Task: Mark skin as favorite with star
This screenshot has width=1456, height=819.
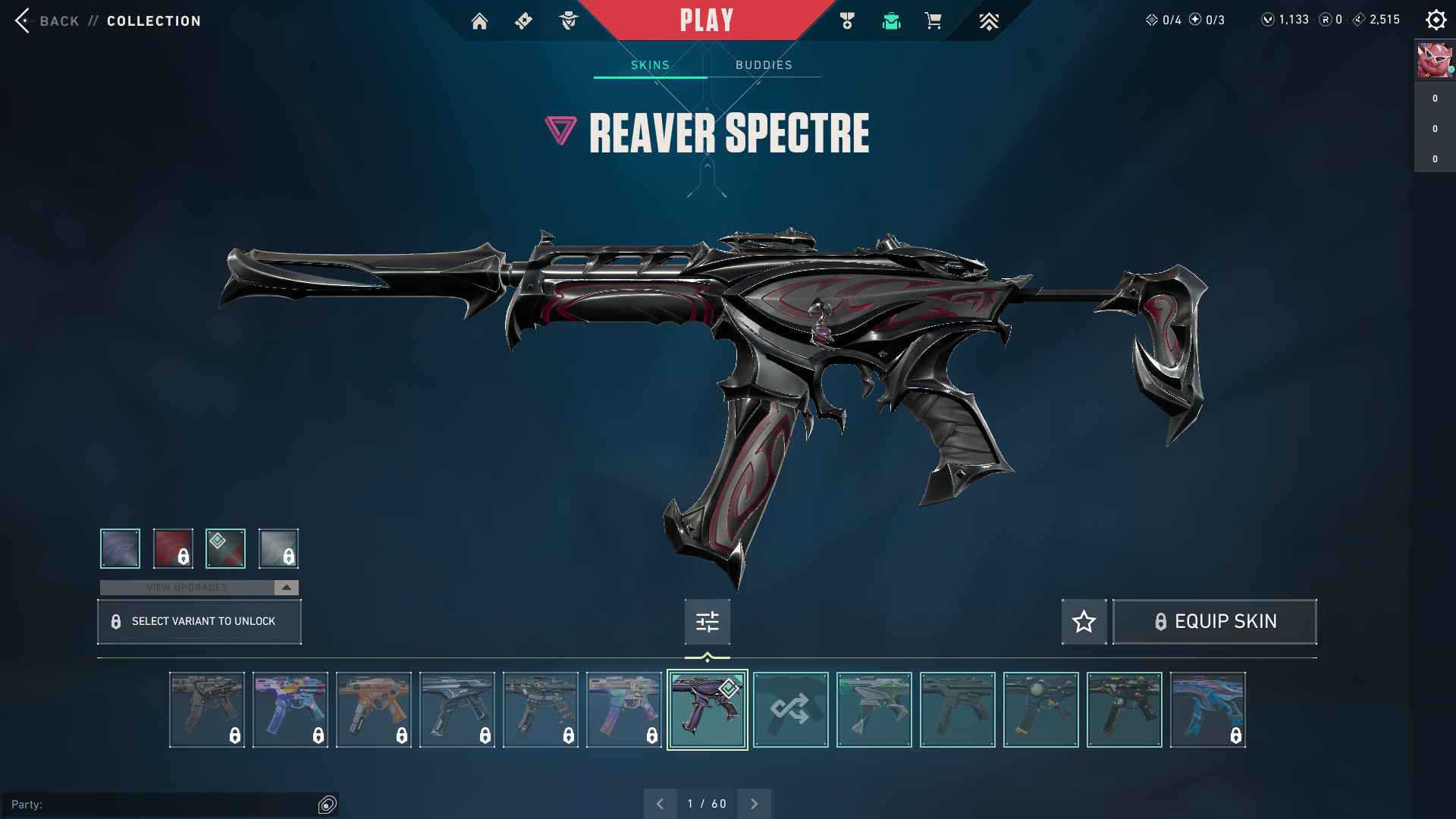Action: click(1084, 622)
